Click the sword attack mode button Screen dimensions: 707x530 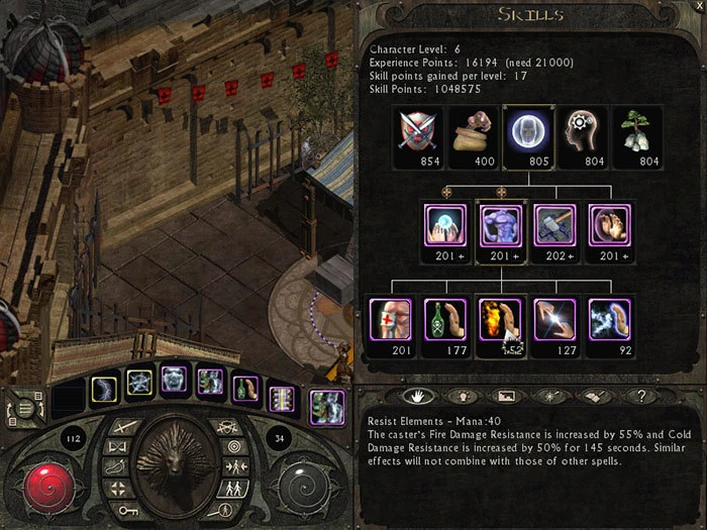point(124,428)
